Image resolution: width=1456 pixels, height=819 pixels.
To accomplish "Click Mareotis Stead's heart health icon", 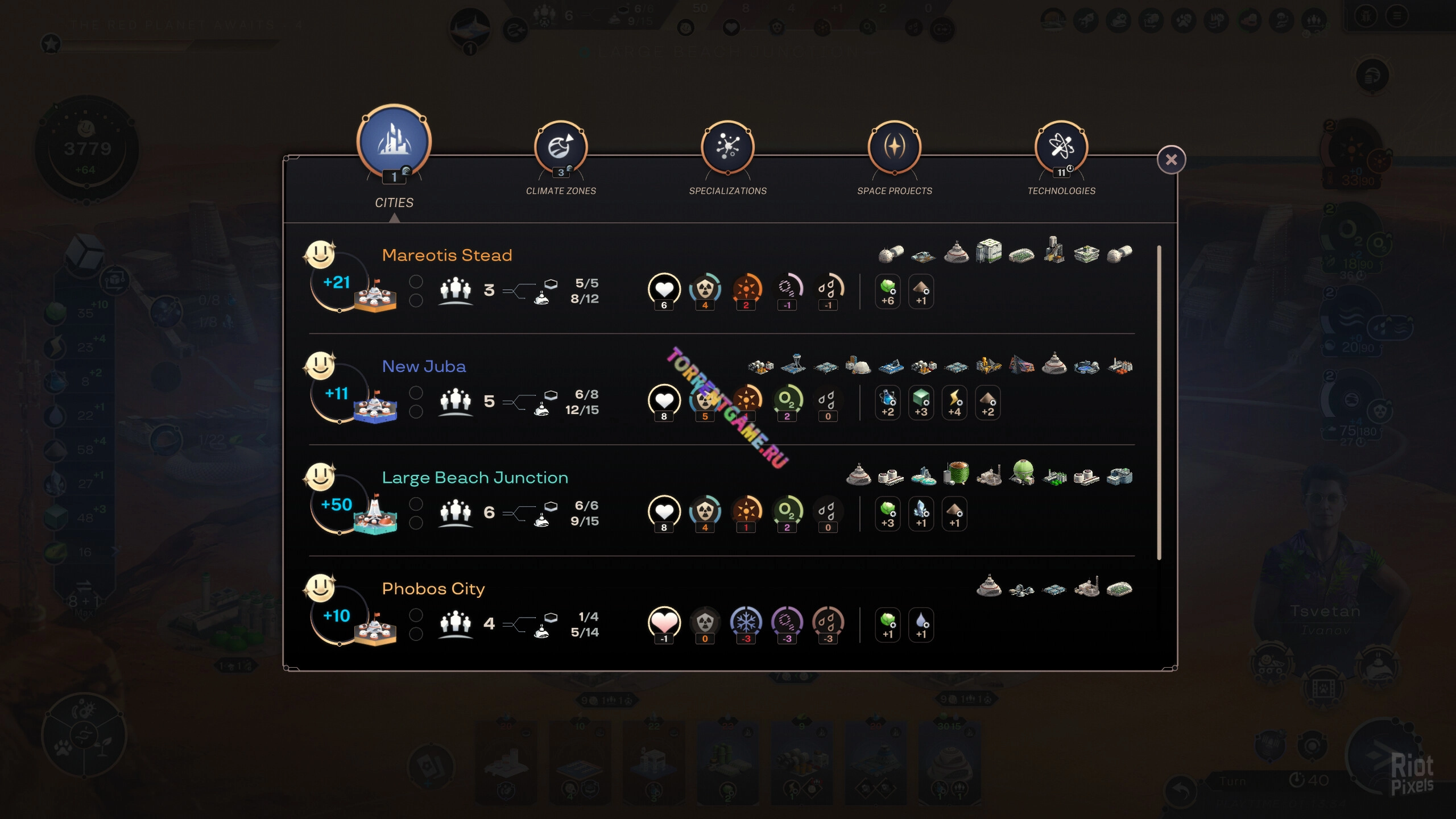I will 664,289.
